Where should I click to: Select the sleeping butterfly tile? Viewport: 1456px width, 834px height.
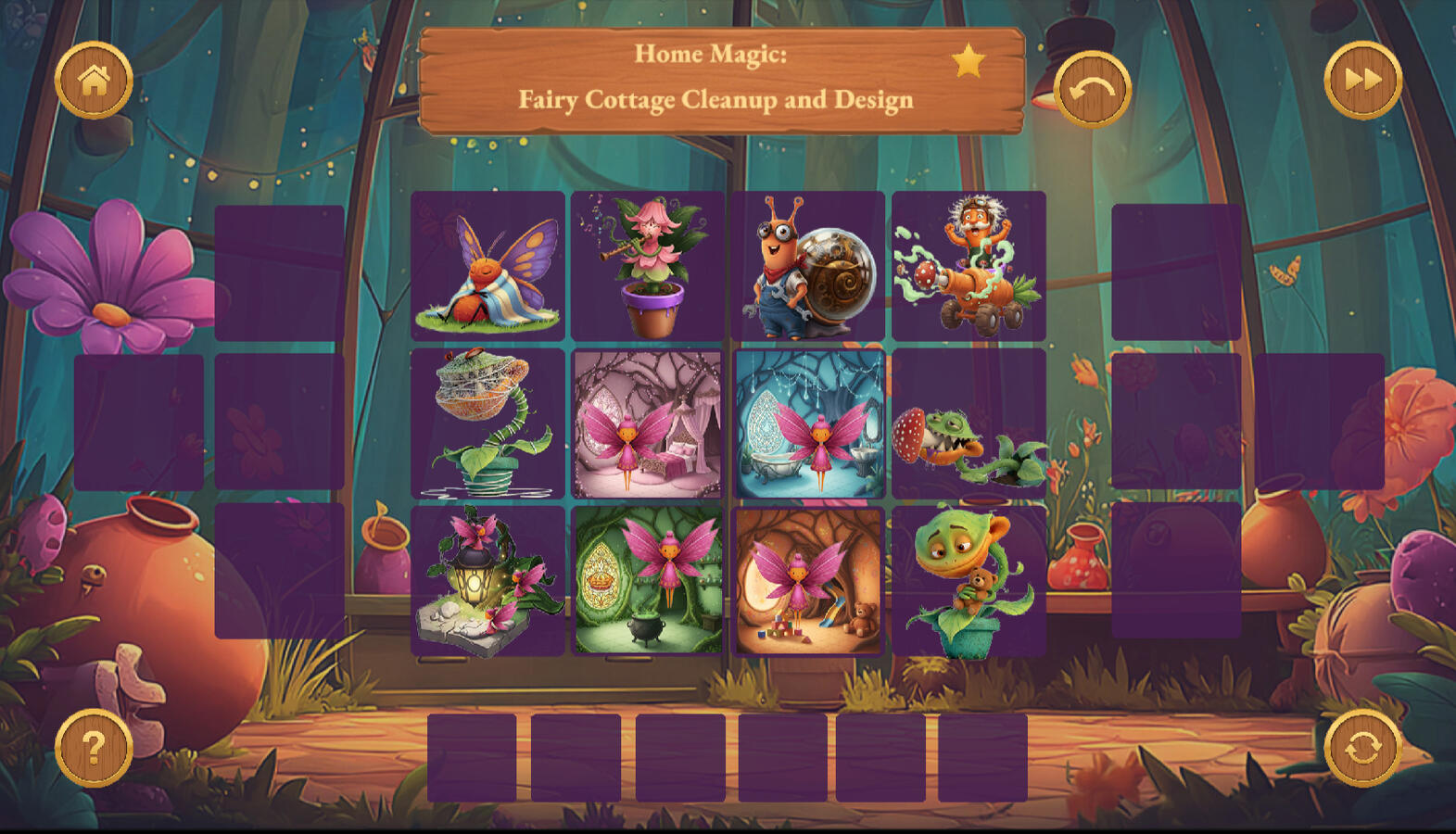coord(487,266)
